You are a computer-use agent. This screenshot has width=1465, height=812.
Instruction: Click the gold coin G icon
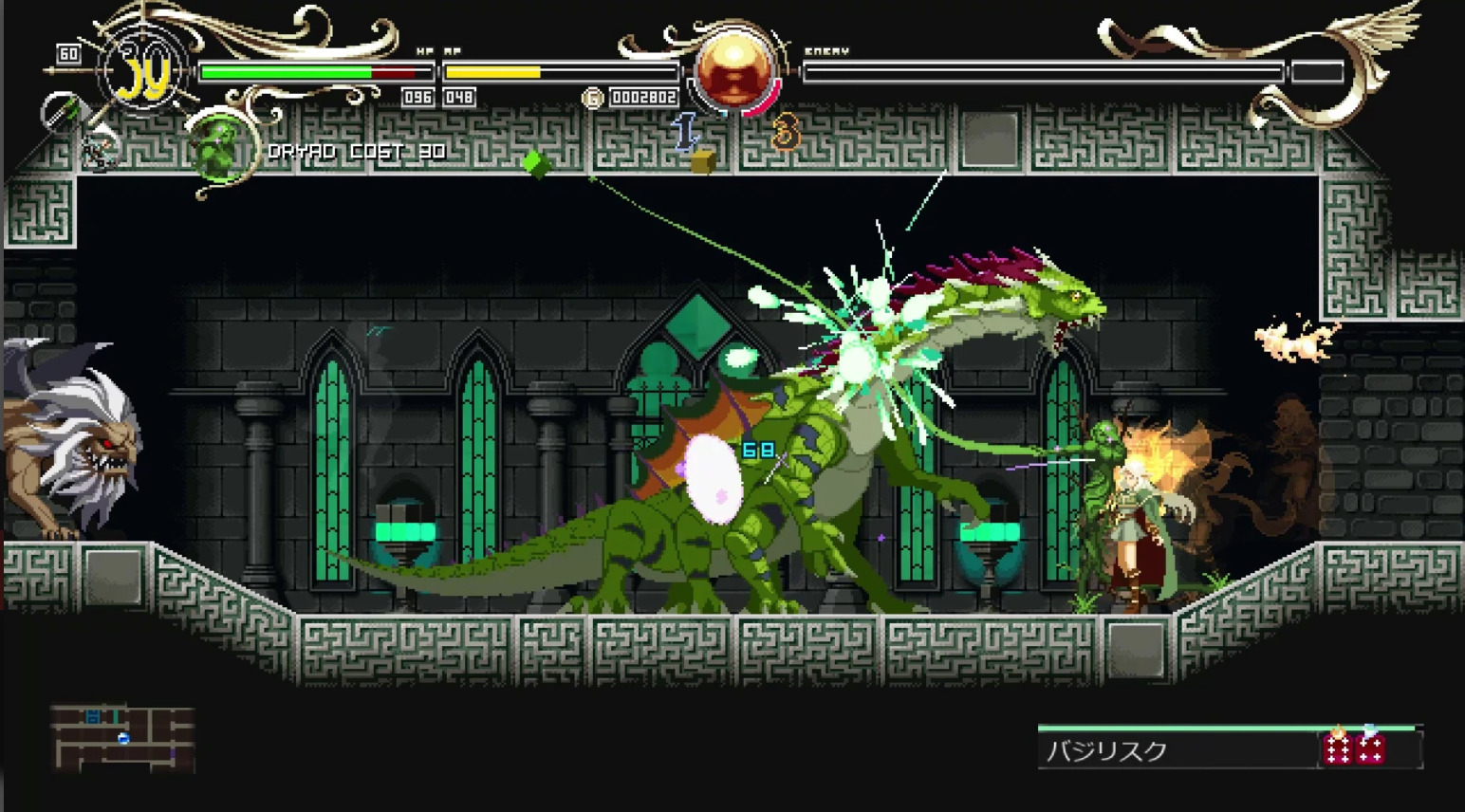(x=593, y=99)
